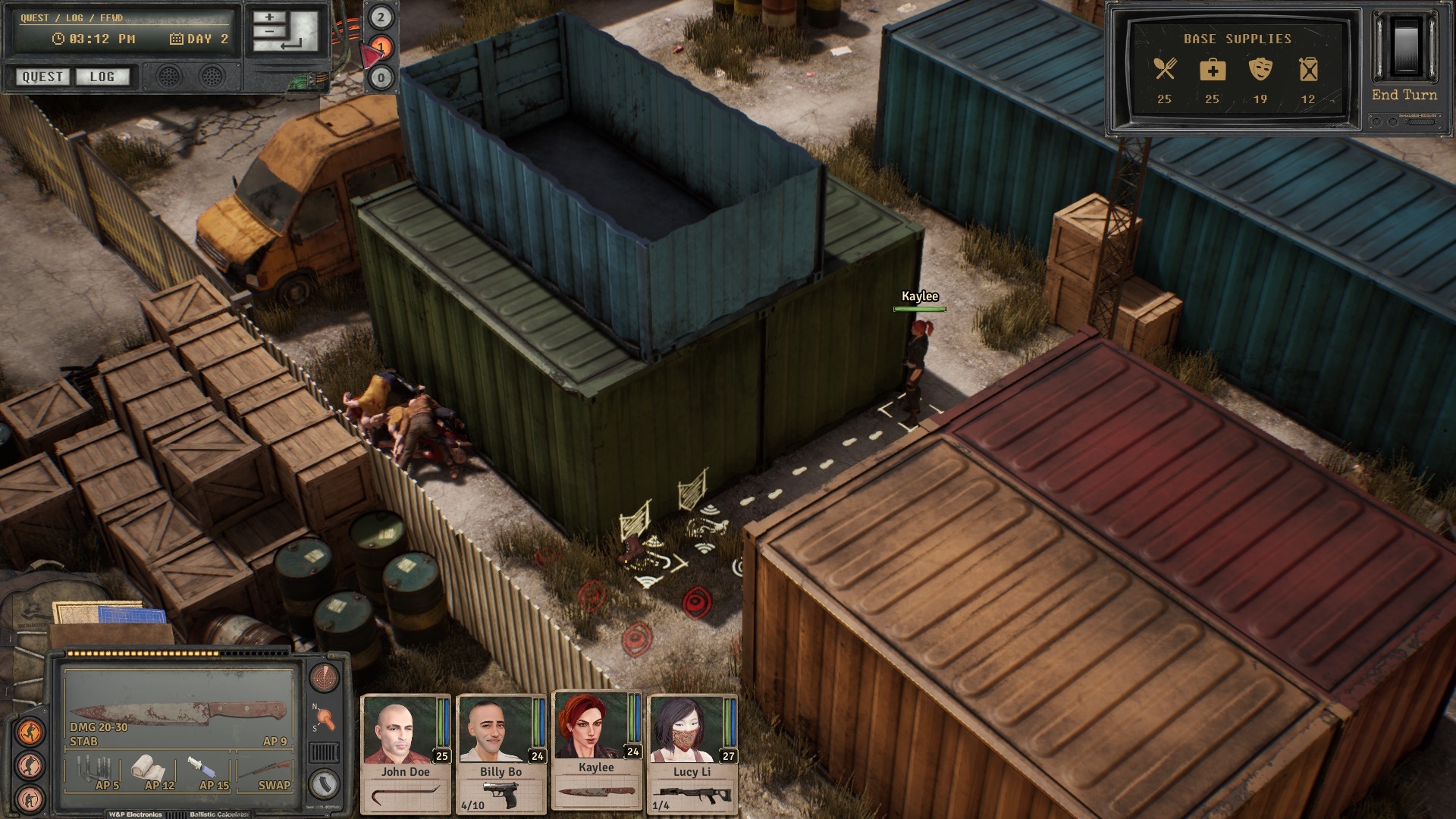Screen dimensions: 1456x819
Task: Click the food supplies utensils icon
Action: tap(1165, 70)
